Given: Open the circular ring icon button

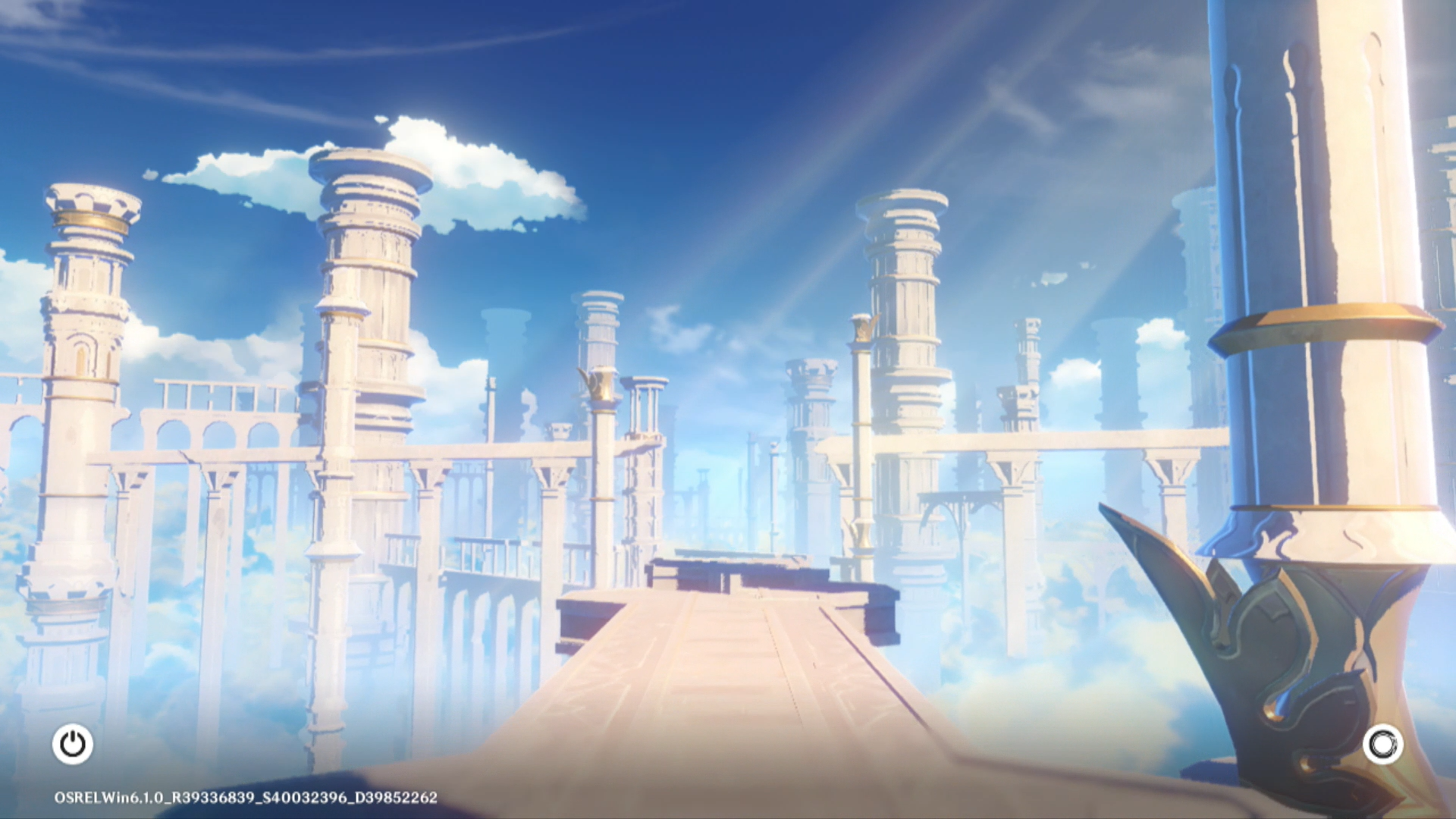Looking at the screenshot, I should [1382, 744].
